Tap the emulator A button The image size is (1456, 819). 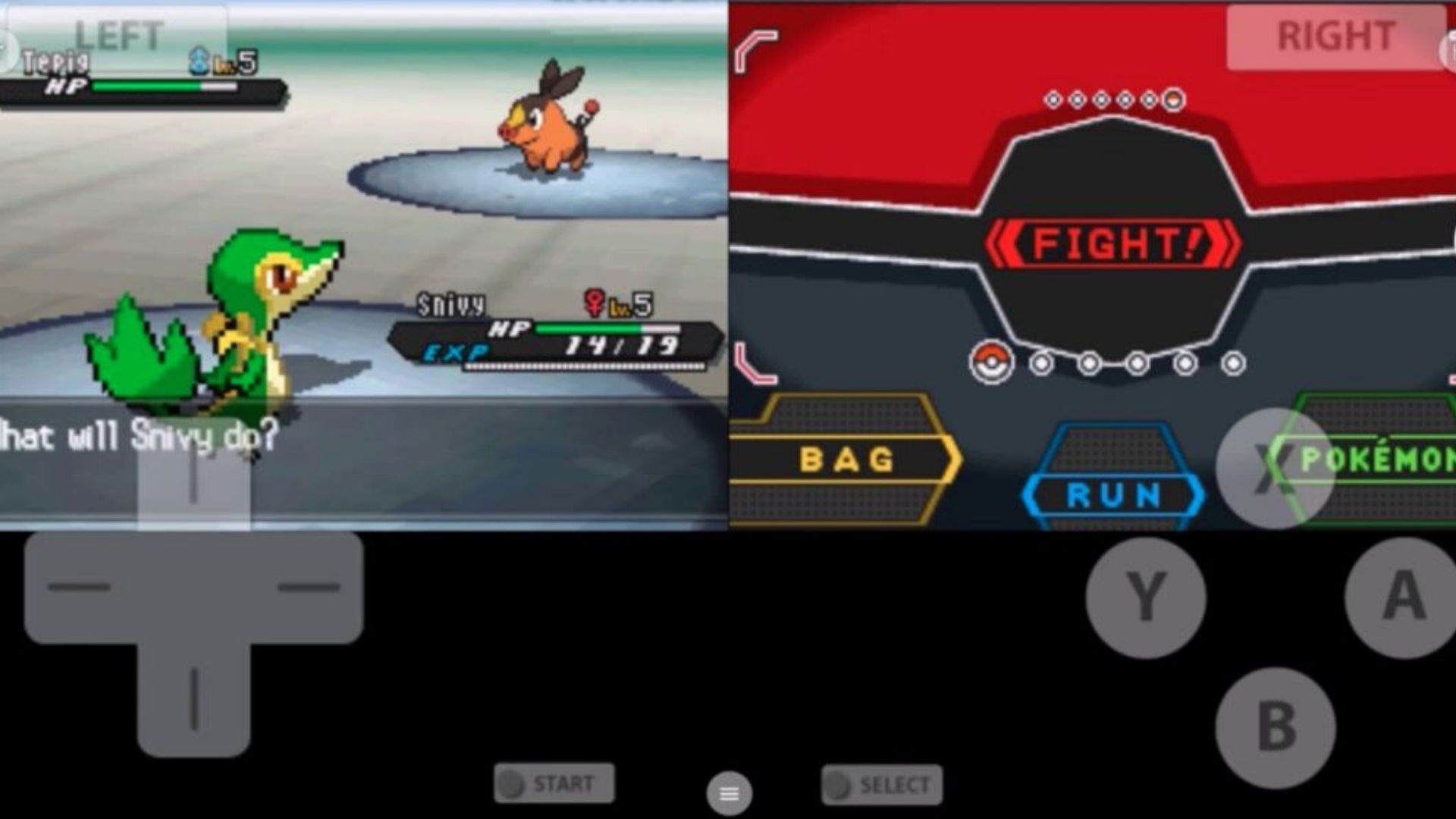pyautogui.click(x=1404, y=597)
